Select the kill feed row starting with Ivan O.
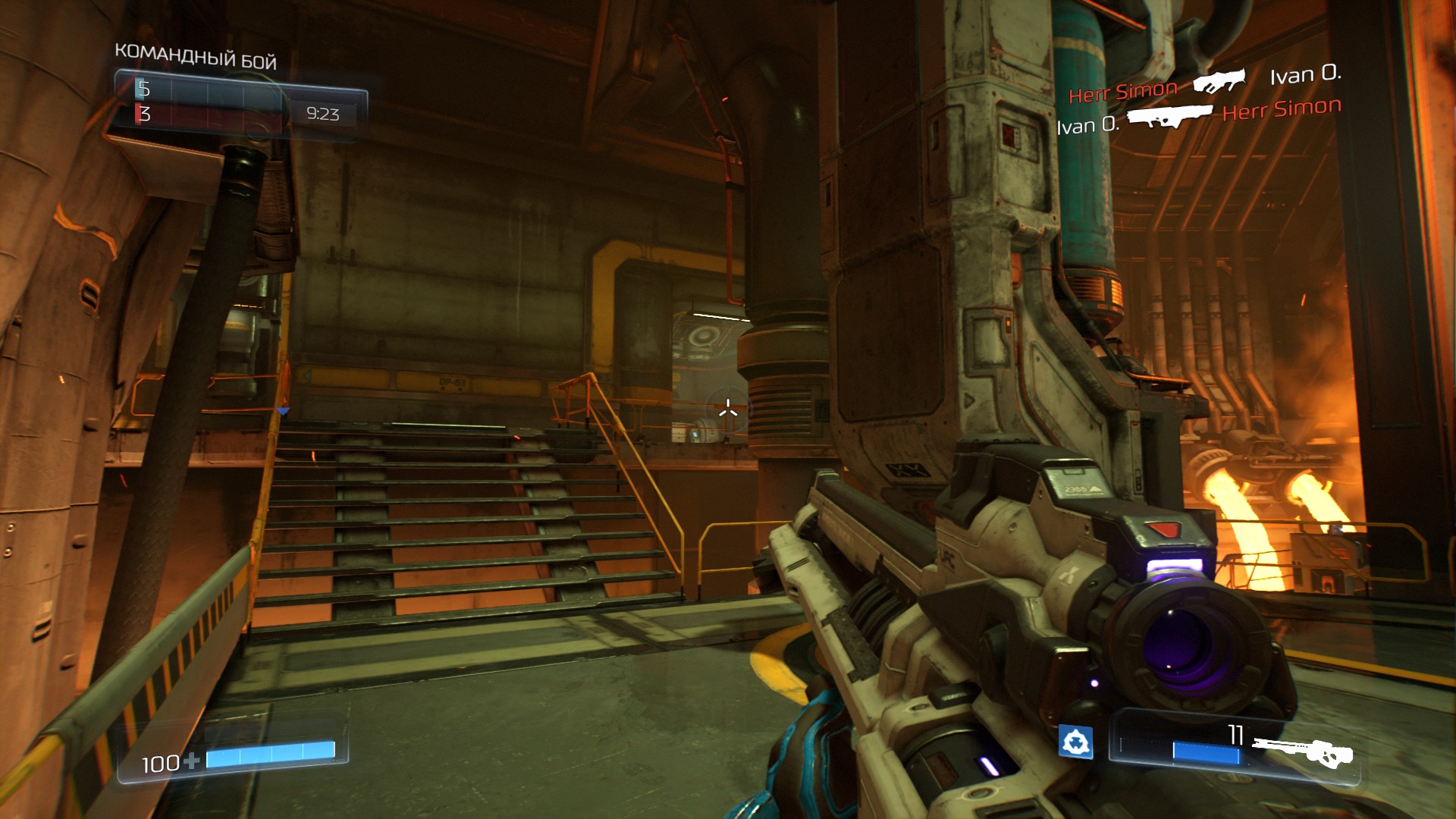1456x819 pixels. [x=1198, y=117]
